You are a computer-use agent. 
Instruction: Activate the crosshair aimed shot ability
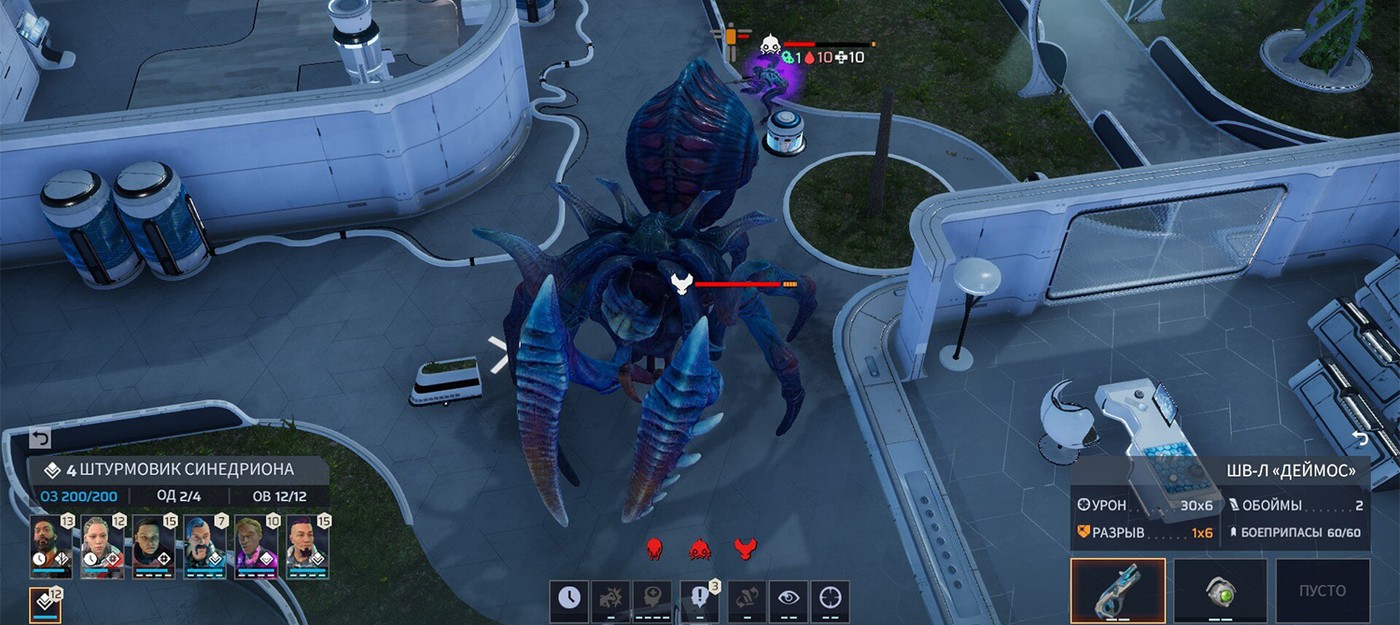coord(830,598)
